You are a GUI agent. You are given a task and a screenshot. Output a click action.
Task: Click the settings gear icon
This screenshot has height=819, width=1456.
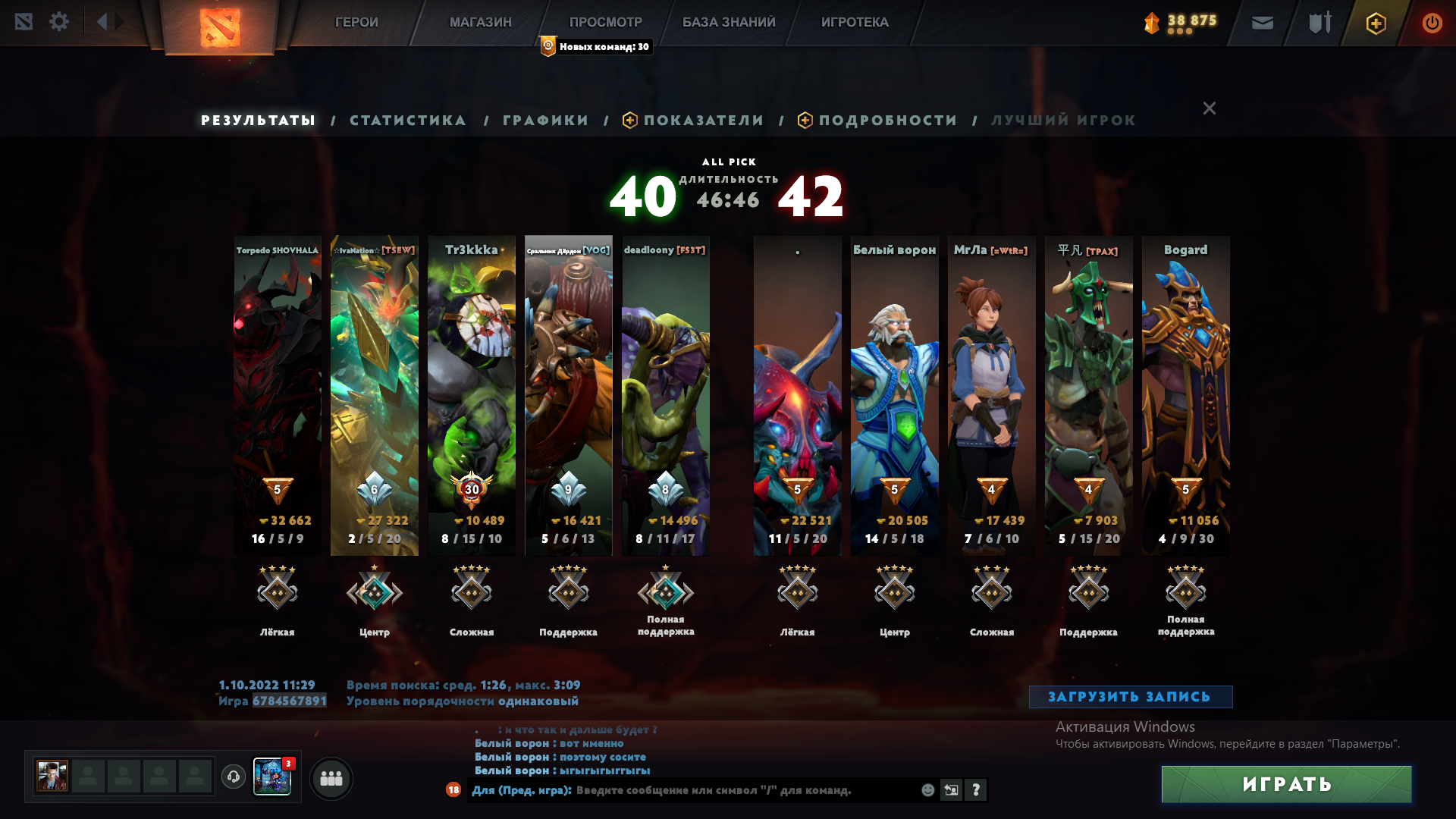tap(59, 22)
